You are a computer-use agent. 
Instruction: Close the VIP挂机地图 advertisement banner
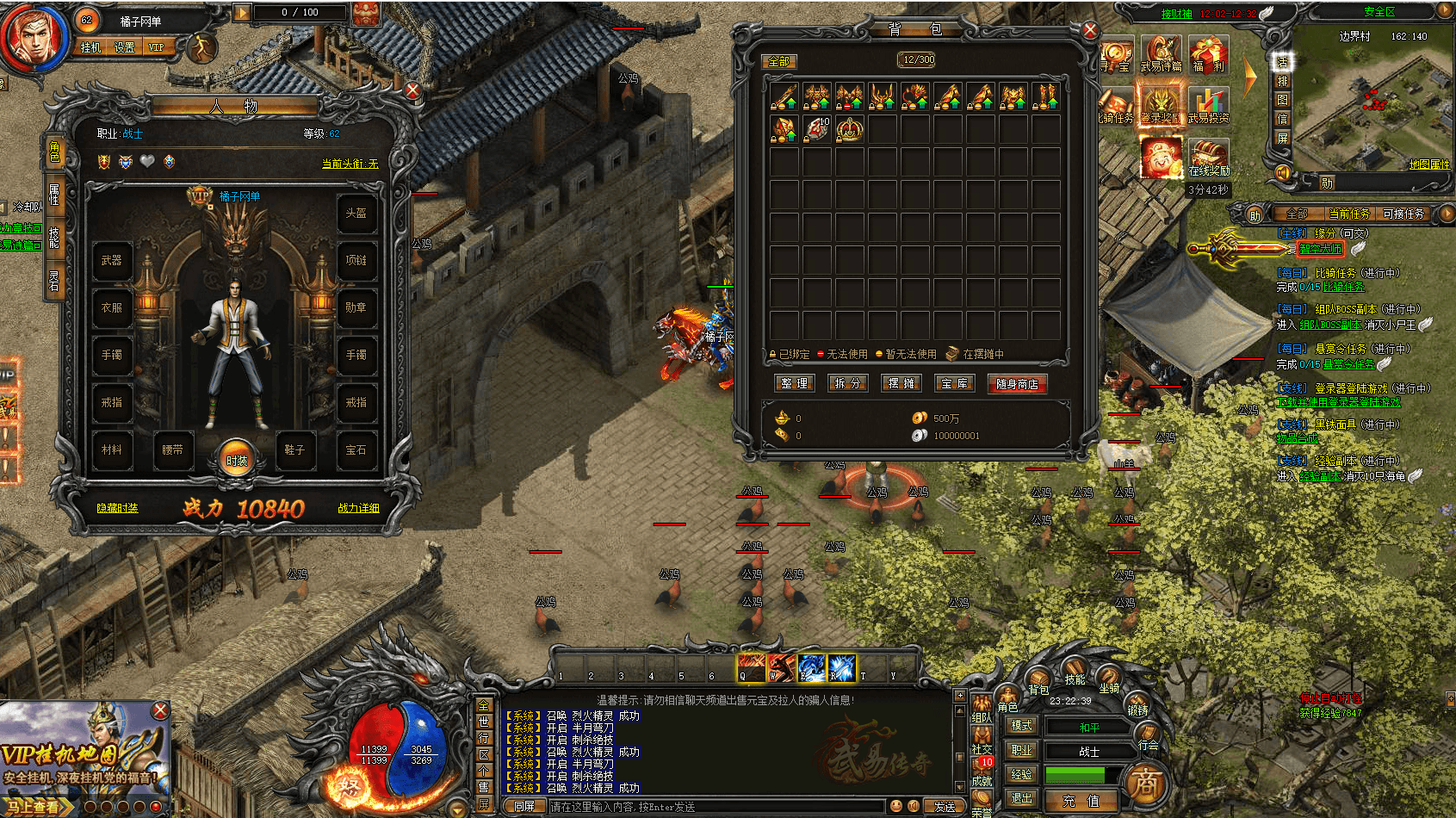(160, 710)
